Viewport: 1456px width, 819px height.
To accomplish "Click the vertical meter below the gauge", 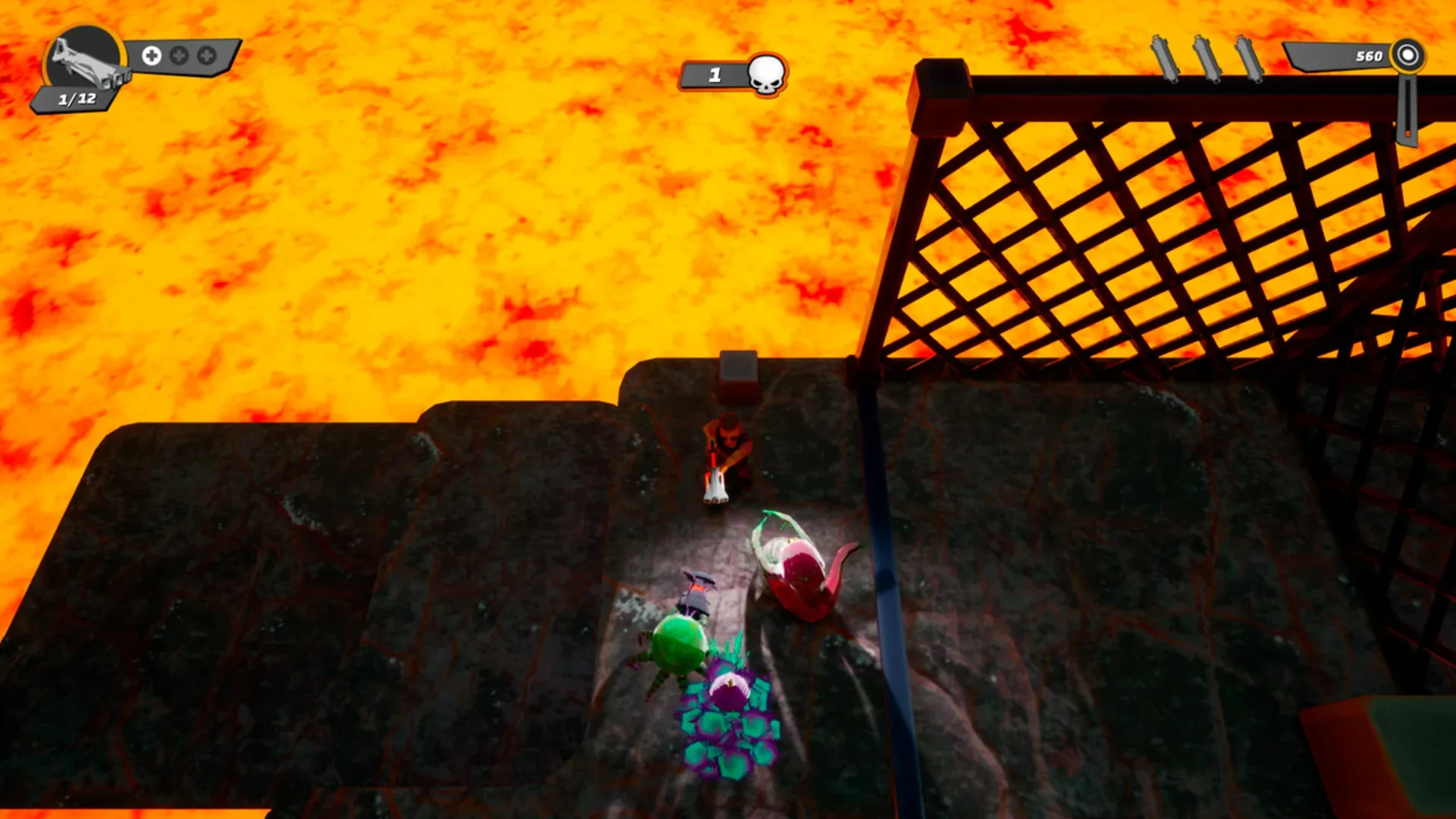I will pyautogui.click(x=1408, y=110).
